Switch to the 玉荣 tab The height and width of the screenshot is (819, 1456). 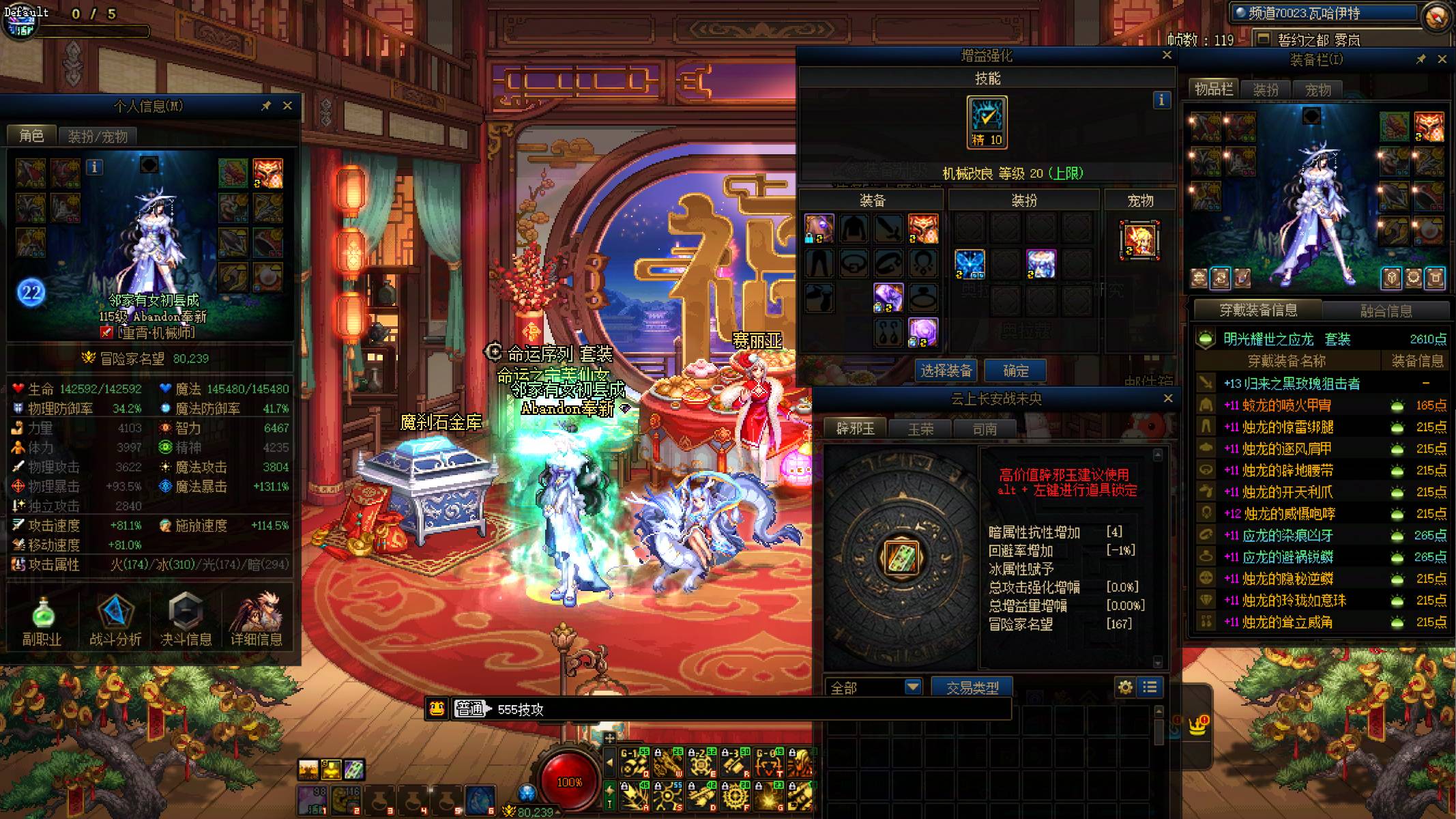point(920,429)
